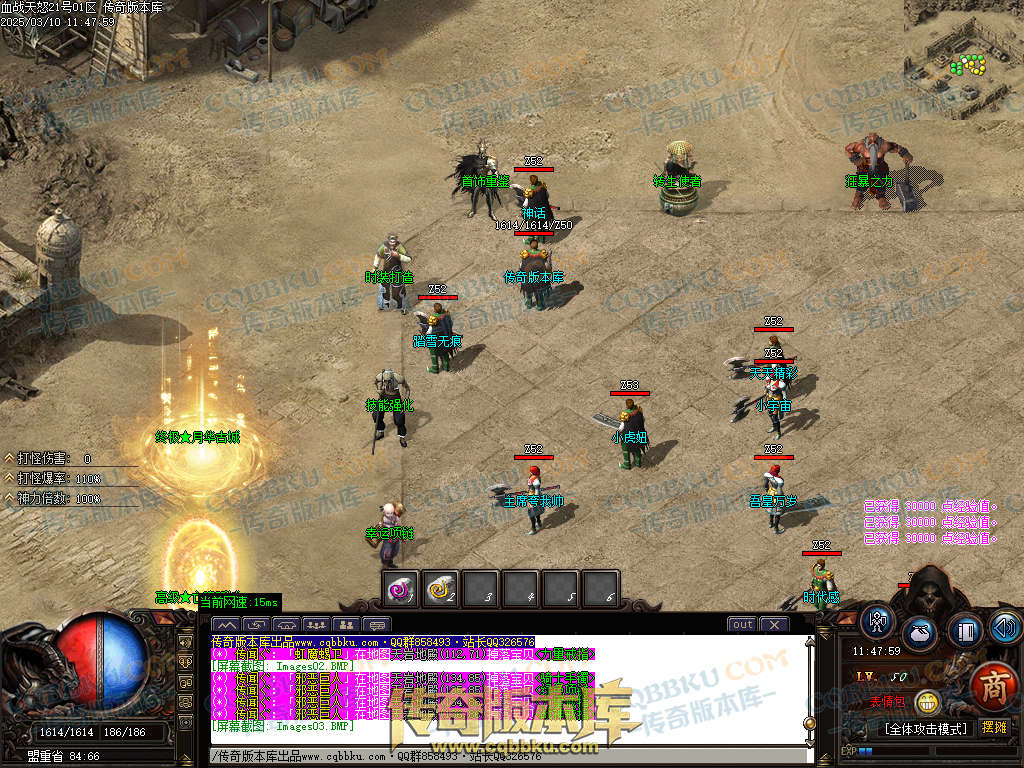Close the chat panel with the X
Screen dimensions: 1024x768
pos(773,624)
